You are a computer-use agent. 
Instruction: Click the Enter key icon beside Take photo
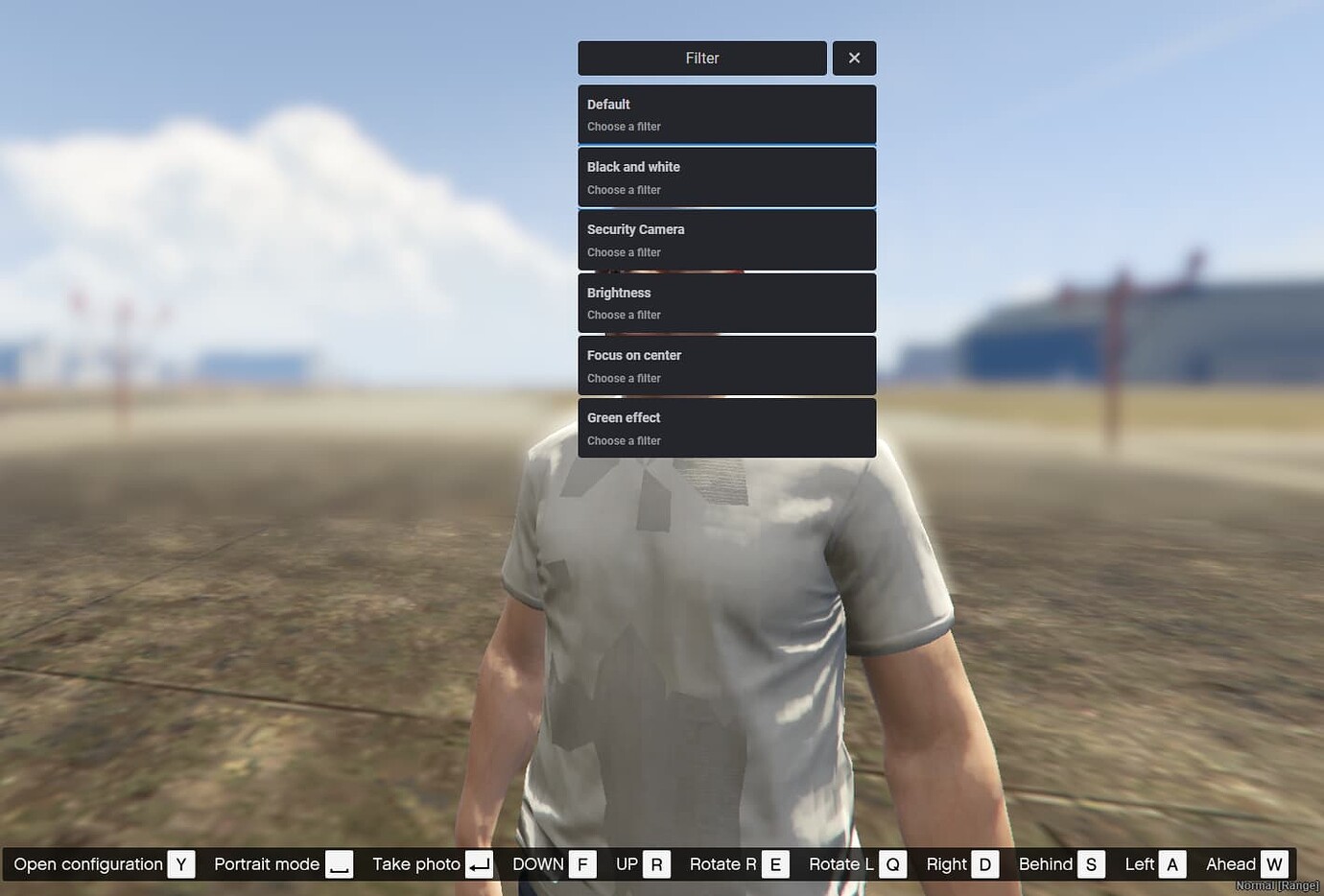479,863
